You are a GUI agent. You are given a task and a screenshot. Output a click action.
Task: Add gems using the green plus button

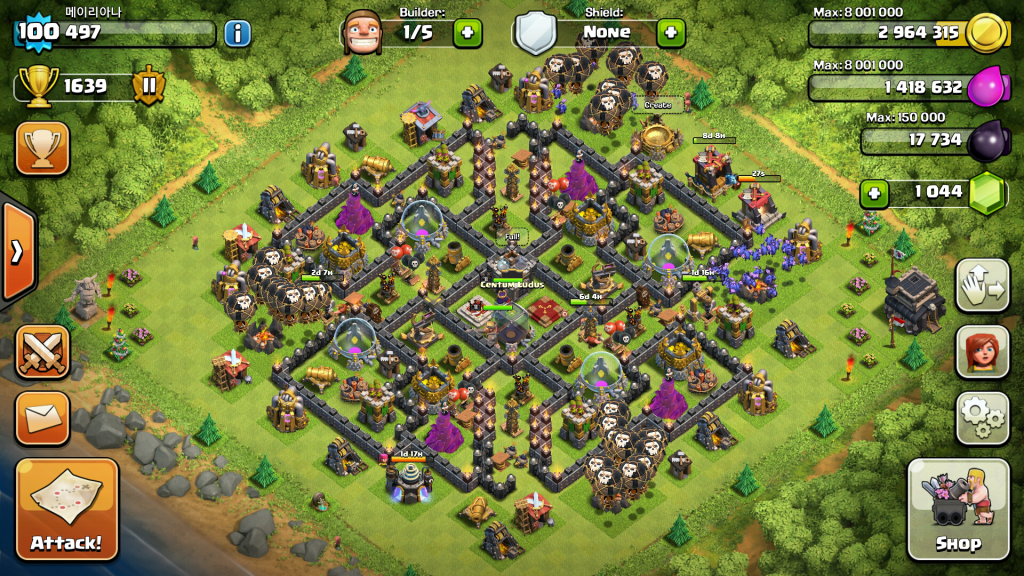pos(875,192)
